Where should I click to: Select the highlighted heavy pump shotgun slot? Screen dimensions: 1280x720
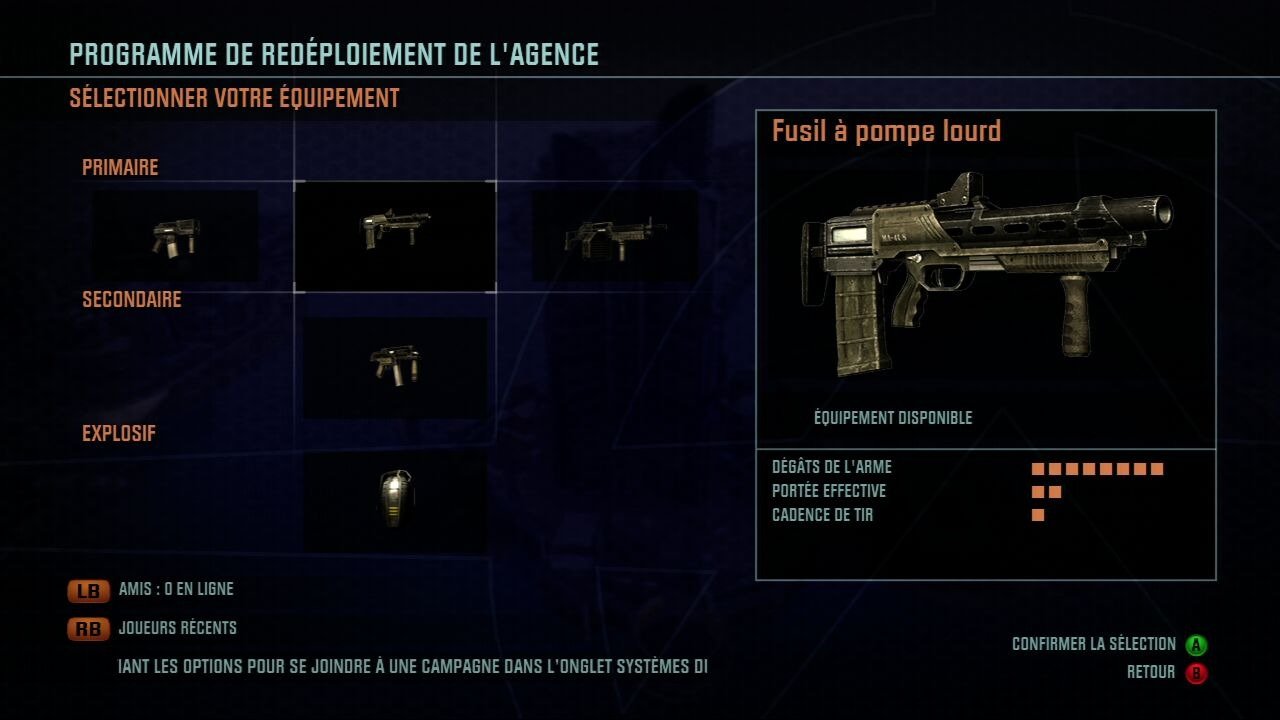coord(395,236)
